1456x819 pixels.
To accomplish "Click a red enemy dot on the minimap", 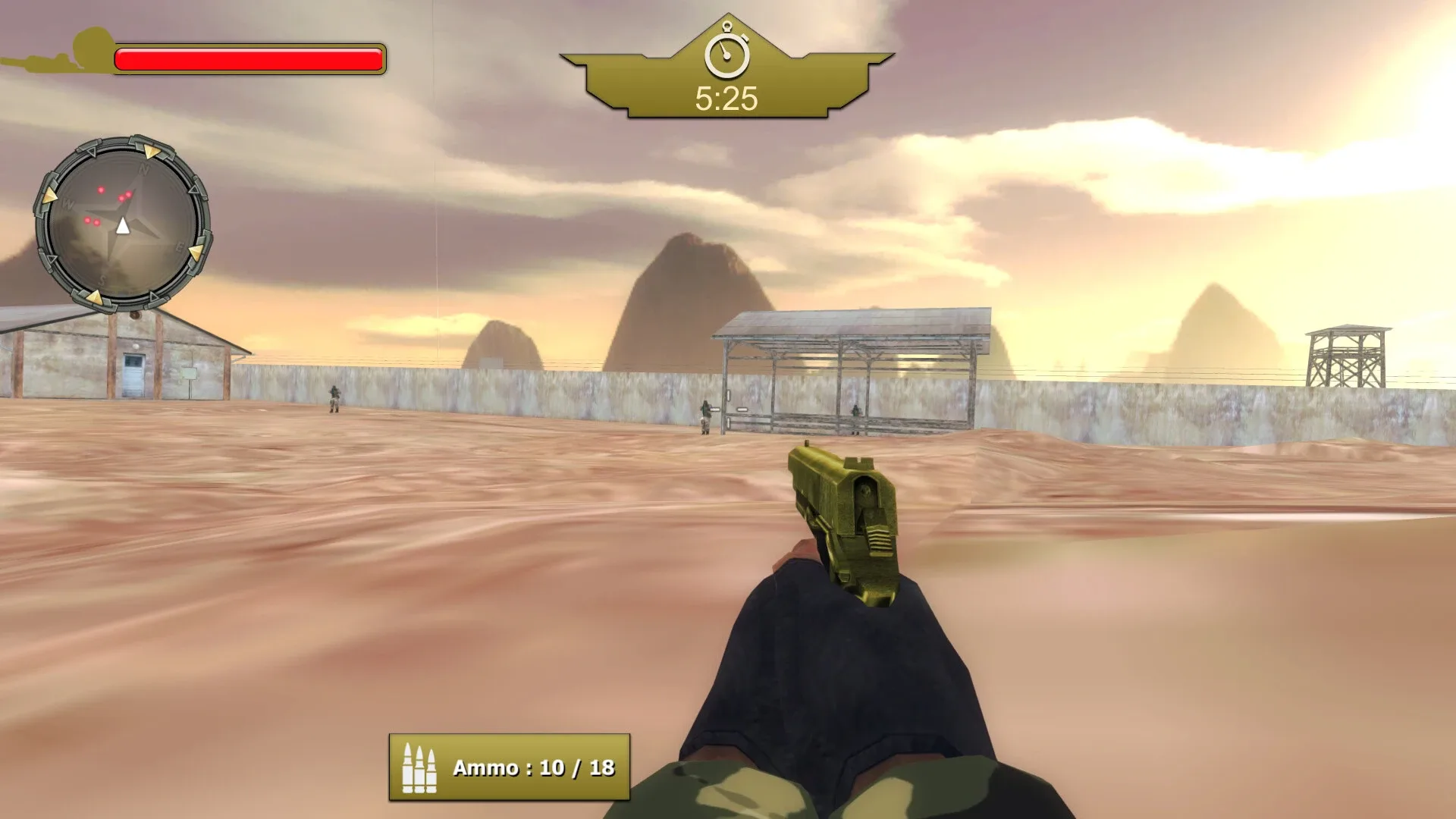I will 101,190.
